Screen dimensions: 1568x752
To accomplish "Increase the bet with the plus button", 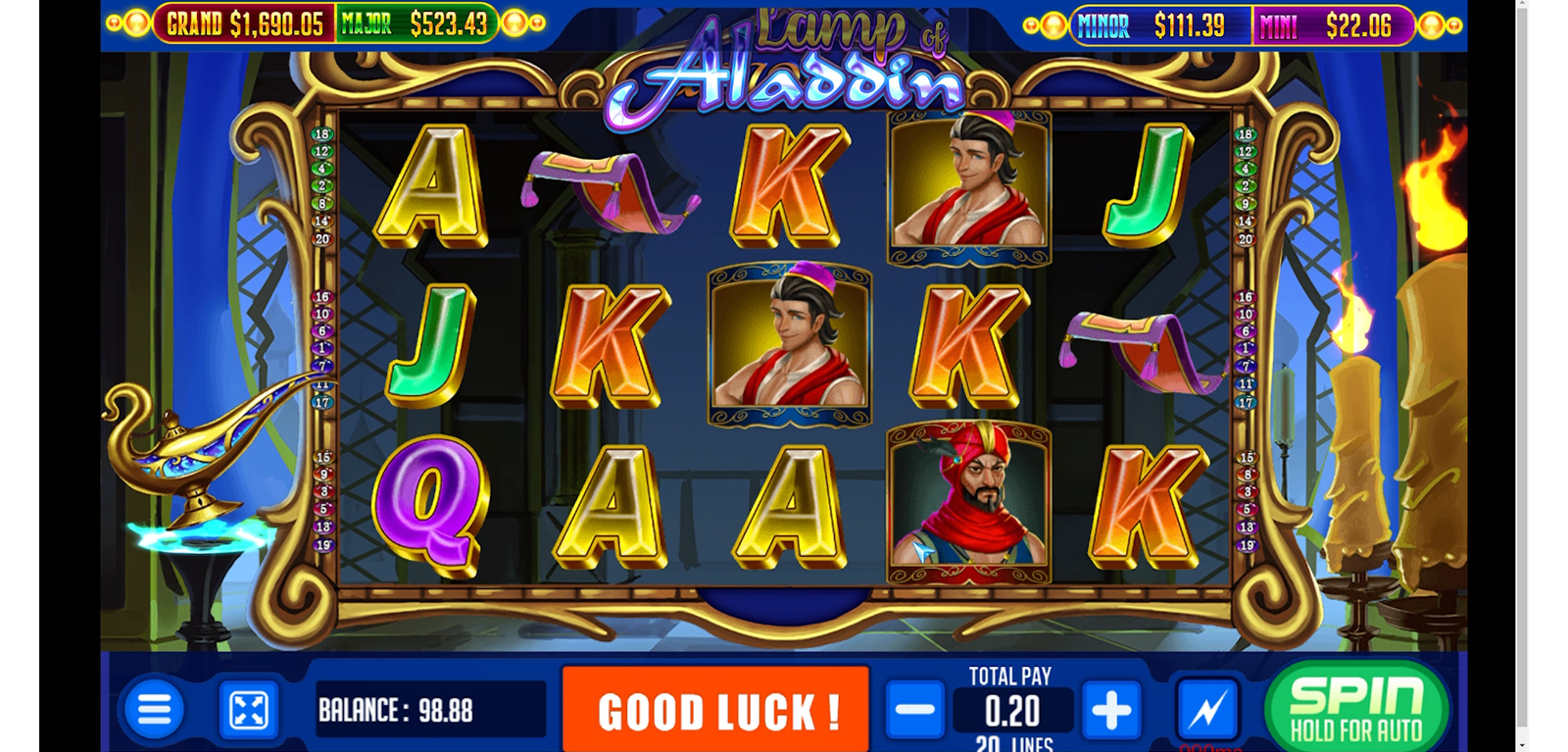I will [1110, 710].
